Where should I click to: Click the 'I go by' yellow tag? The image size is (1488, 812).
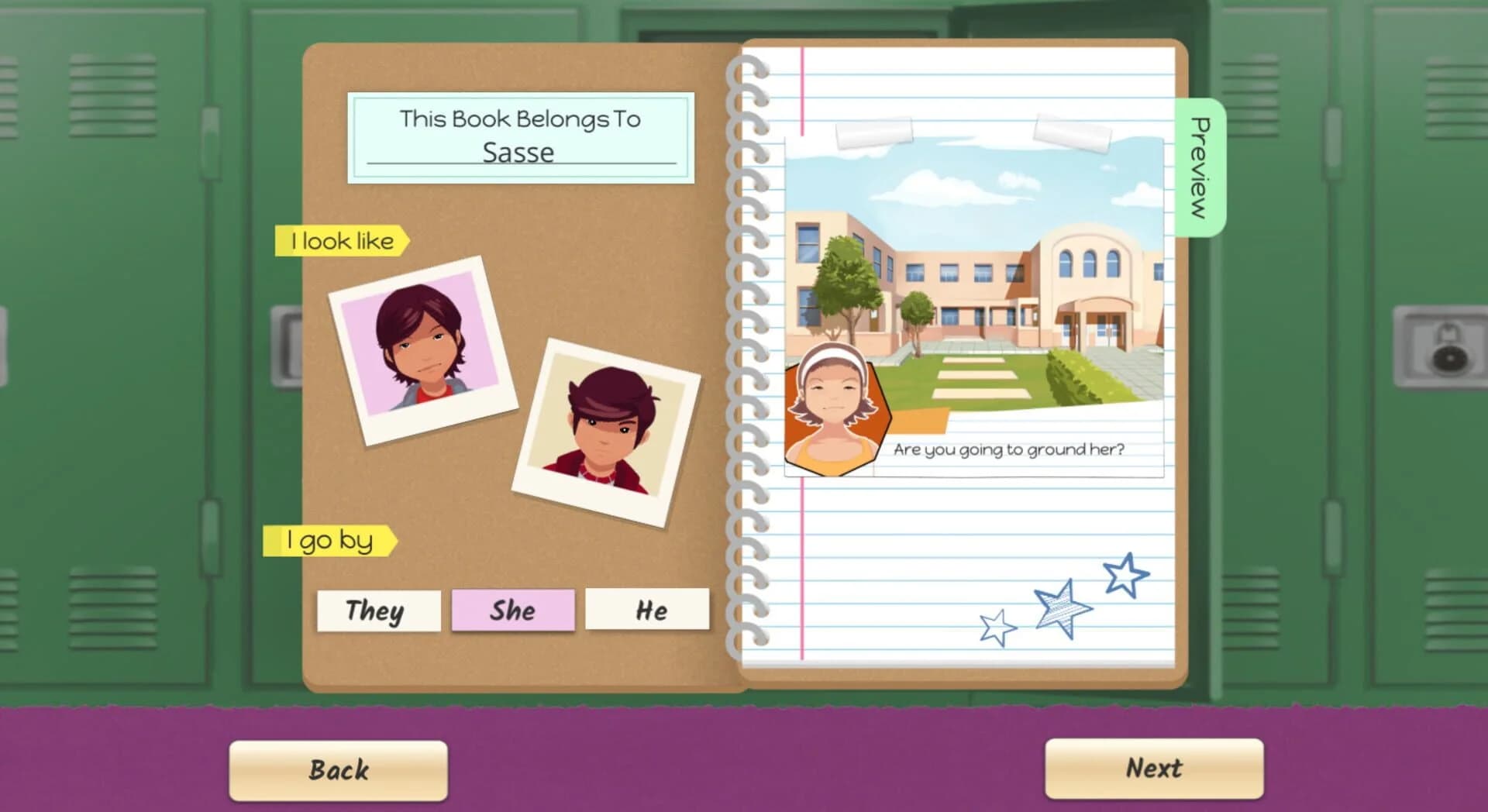point(329,540)
